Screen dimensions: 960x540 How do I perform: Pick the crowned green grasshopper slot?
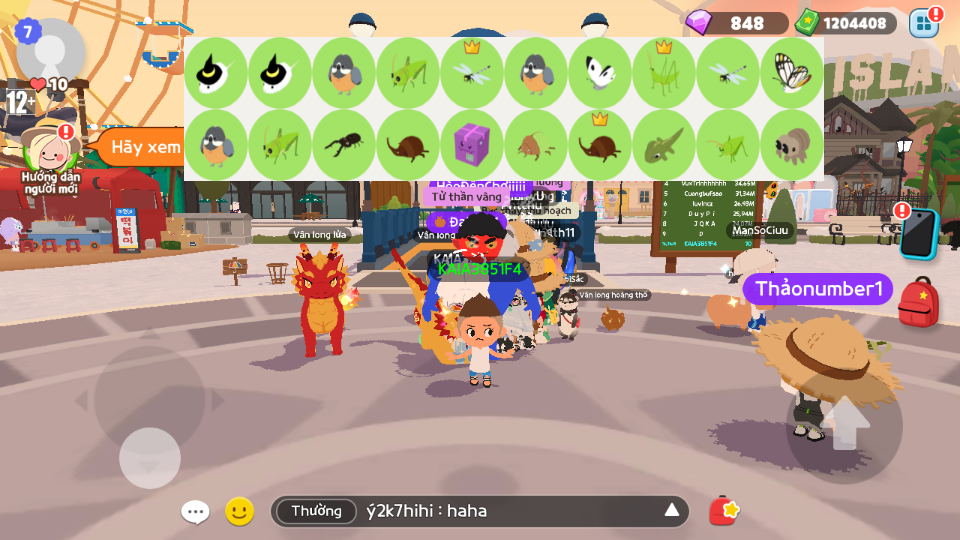[664, 73]
